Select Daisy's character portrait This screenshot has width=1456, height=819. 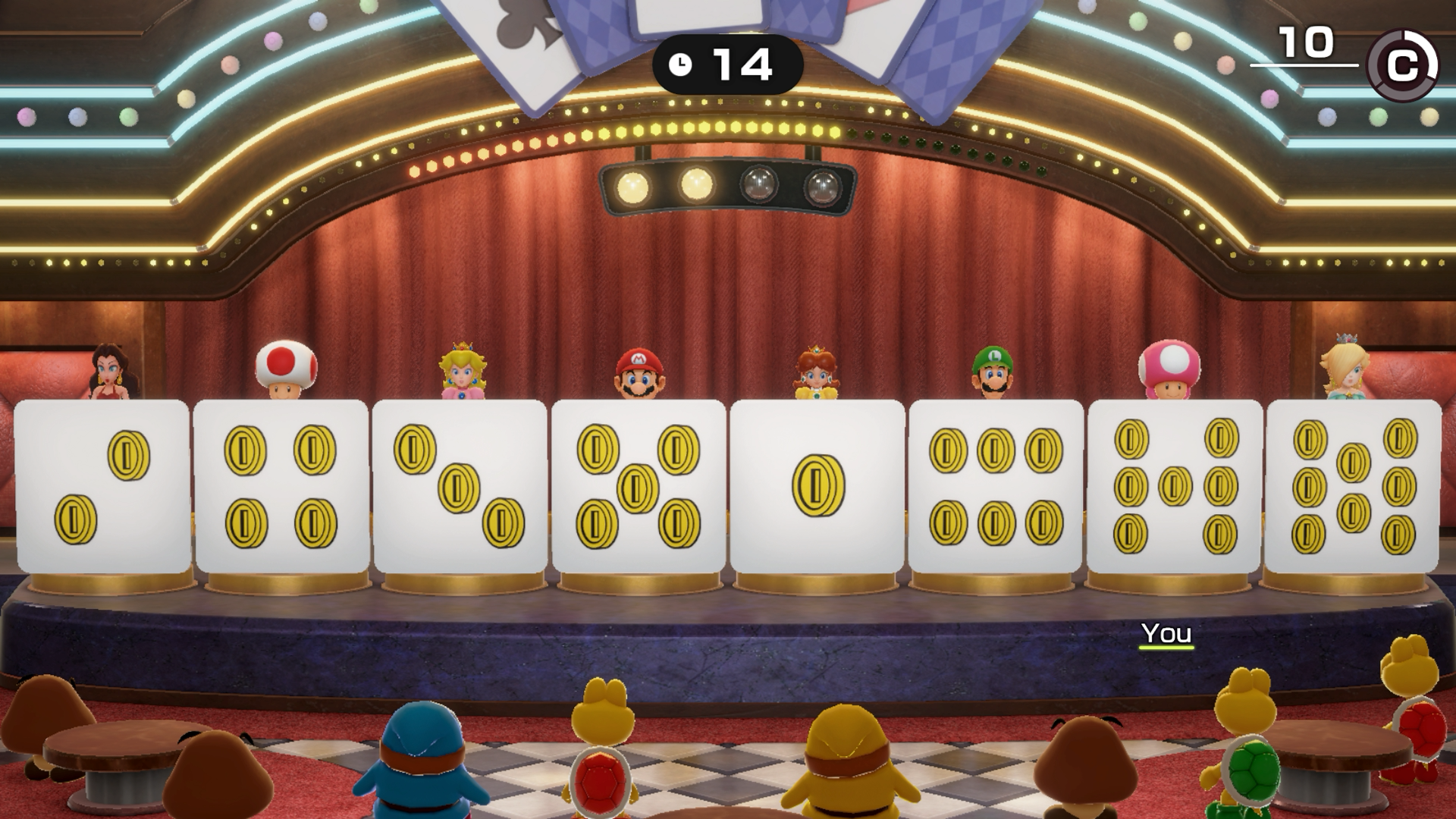click(817, 372)
